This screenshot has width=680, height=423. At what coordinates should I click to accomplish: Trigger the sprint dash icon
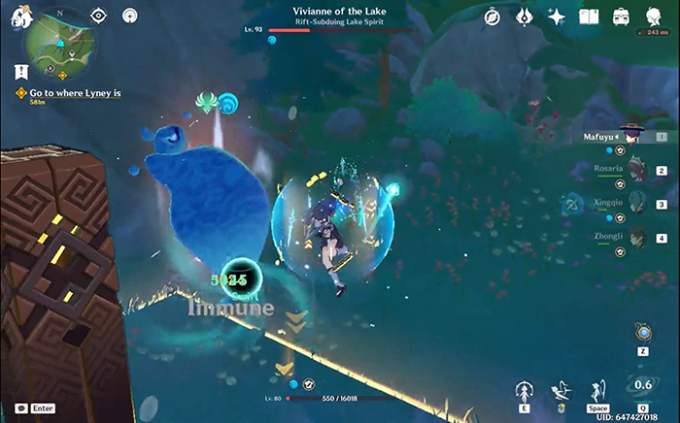click(x=562, y=390)
